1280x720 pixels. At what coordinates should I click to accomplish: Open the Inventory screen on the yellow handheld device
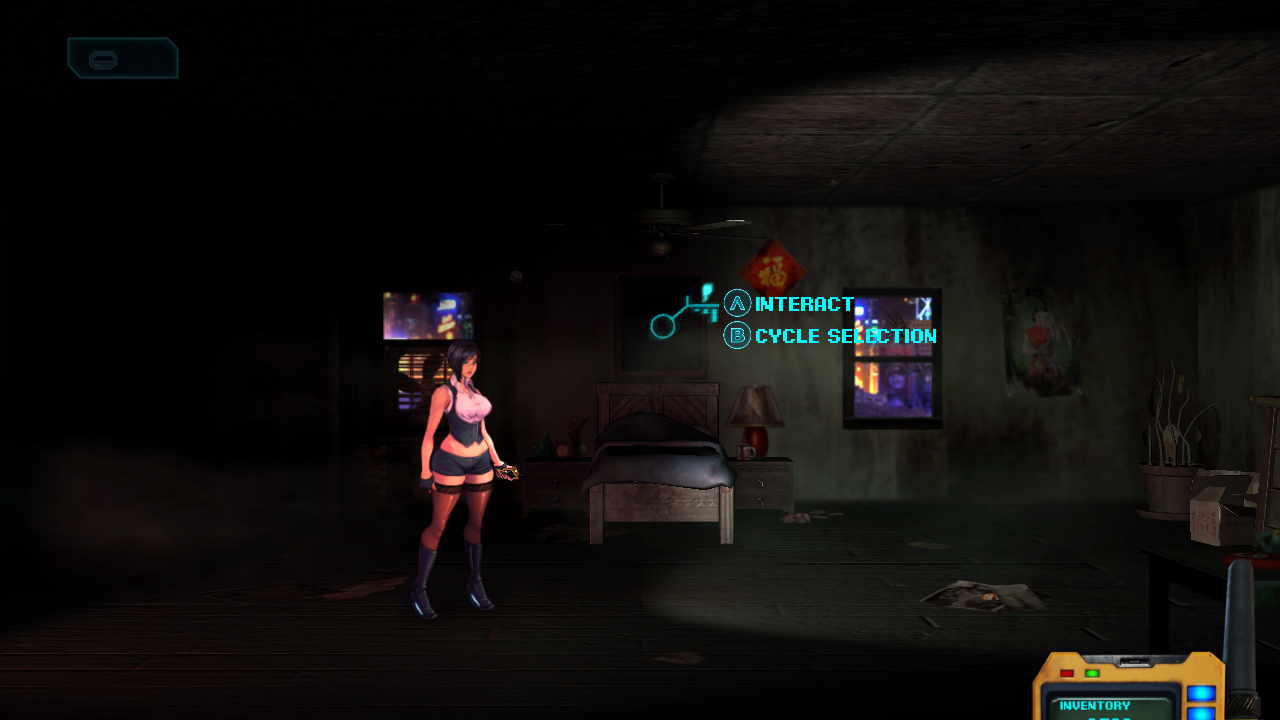click(1095, 705)
